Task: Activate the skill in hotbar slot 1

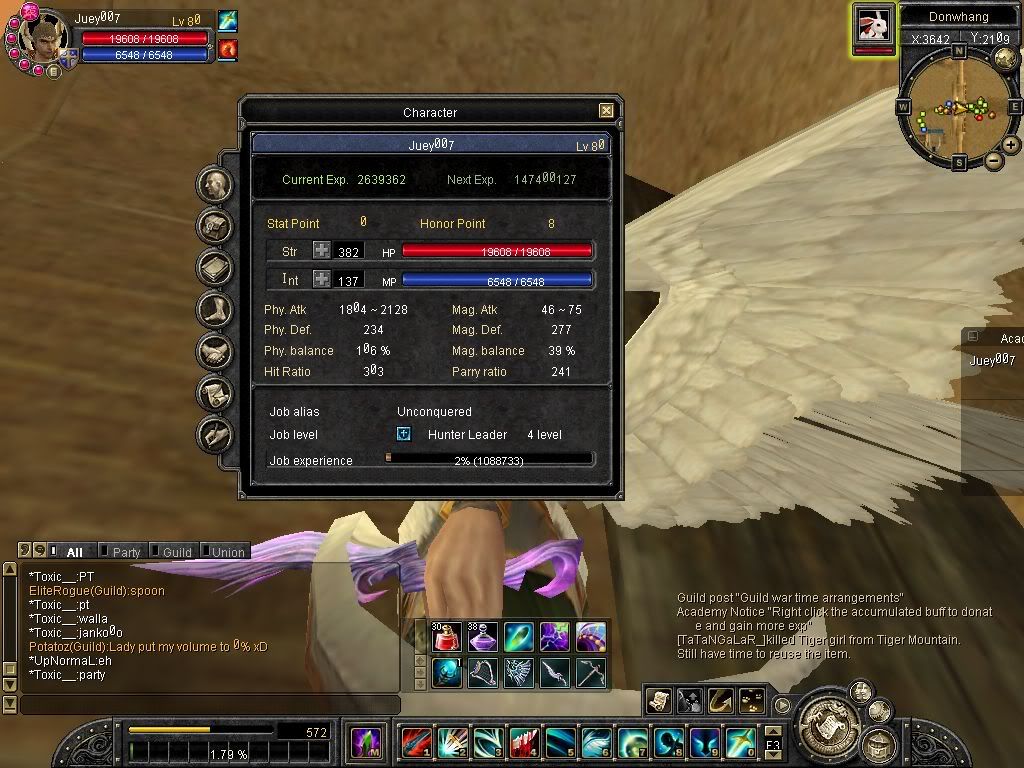Action: [415, 743]
